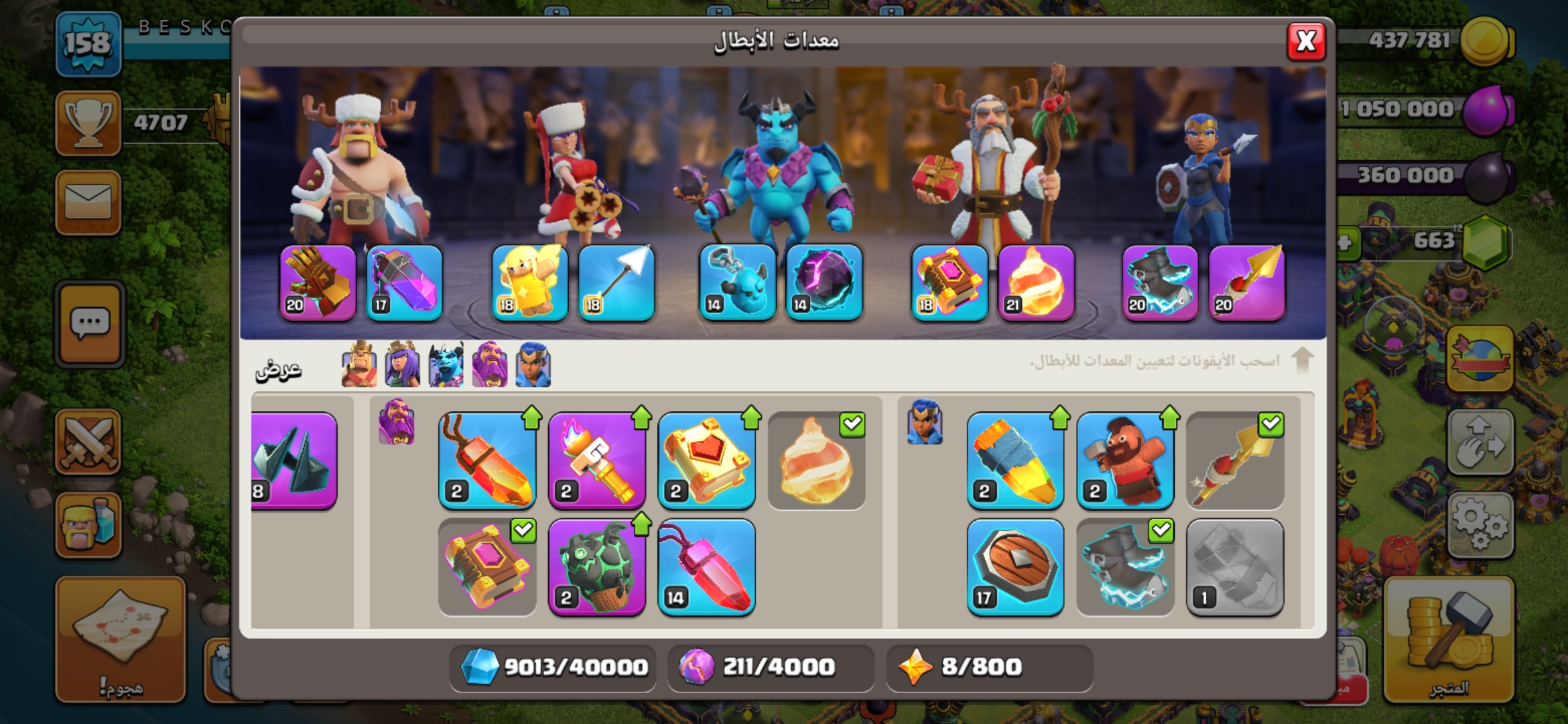1568x724 pixels.
Task: Select the Electro Boots equipped slot
Action: (x=1160, y=282)
